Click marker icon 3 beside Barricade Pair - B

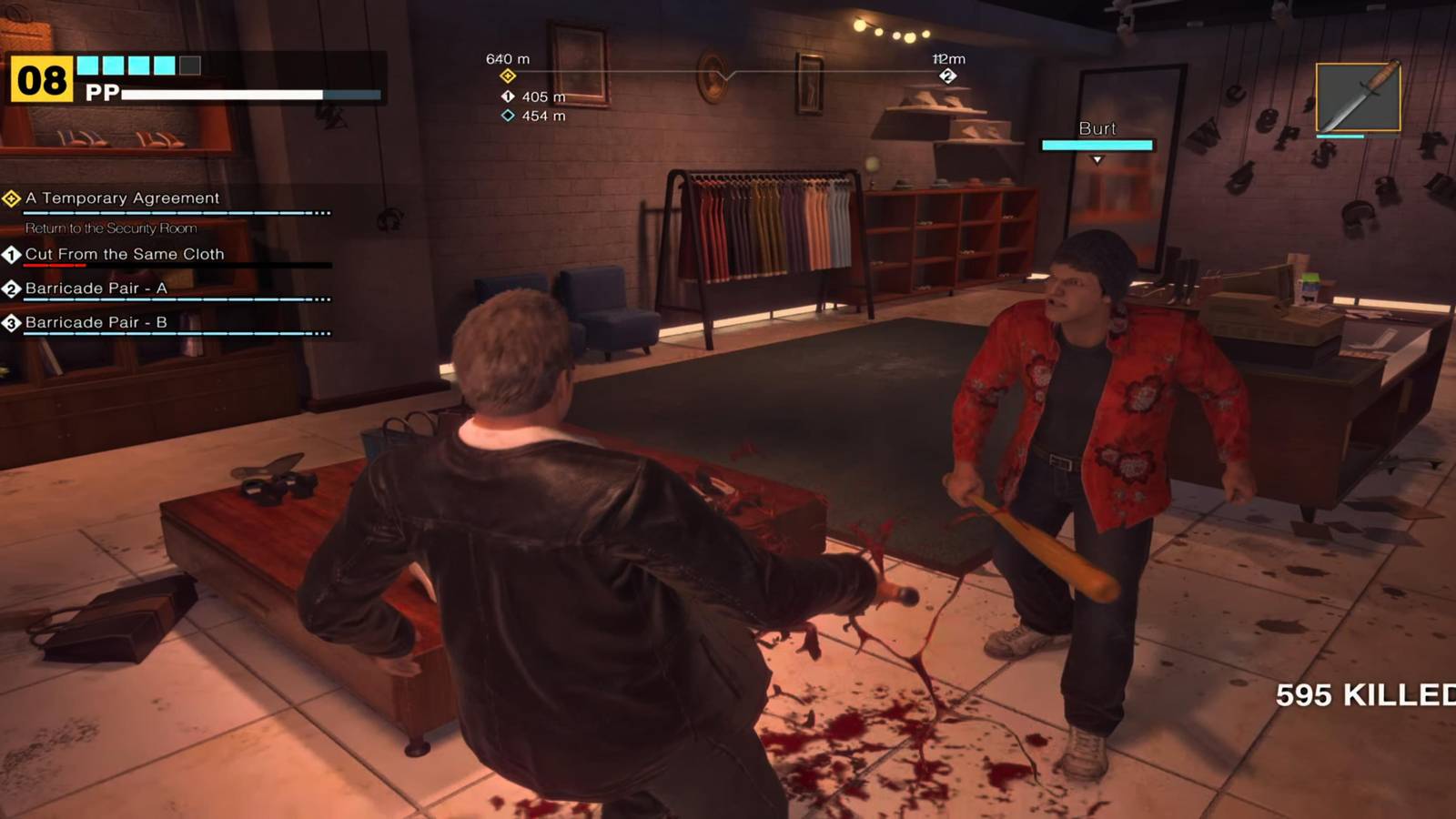[x=10, y=324]
